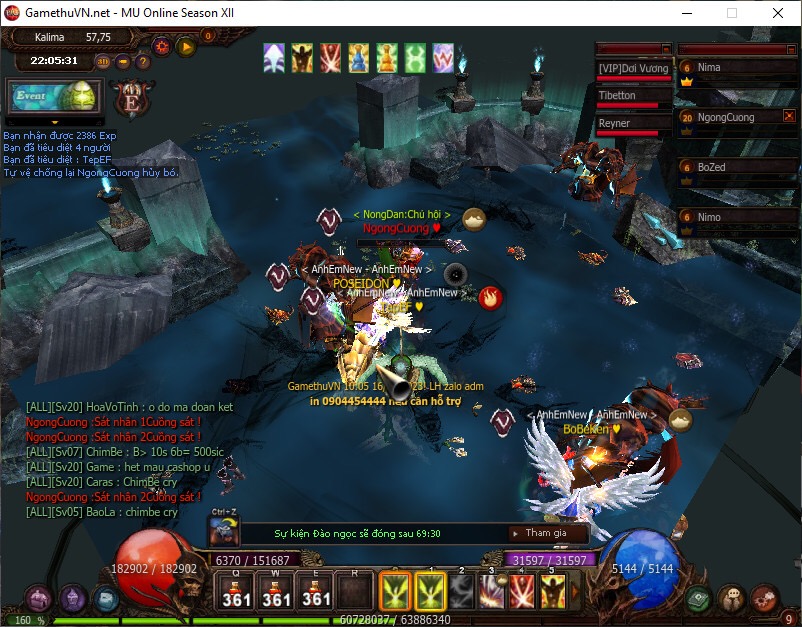Remove NgongCuong with the orange X button
The height and width of the screenshot is (627, 802).
tap(789, 117)
